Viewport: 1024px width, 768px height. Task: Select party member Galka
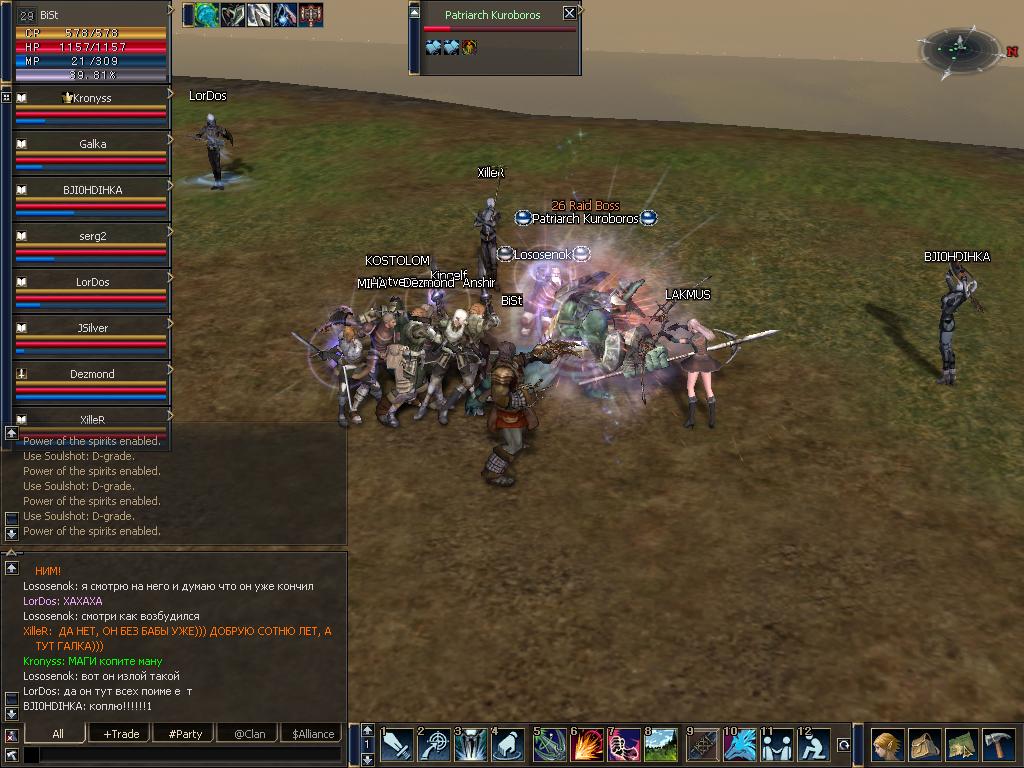pyautogui.click(x=92, y=144)
